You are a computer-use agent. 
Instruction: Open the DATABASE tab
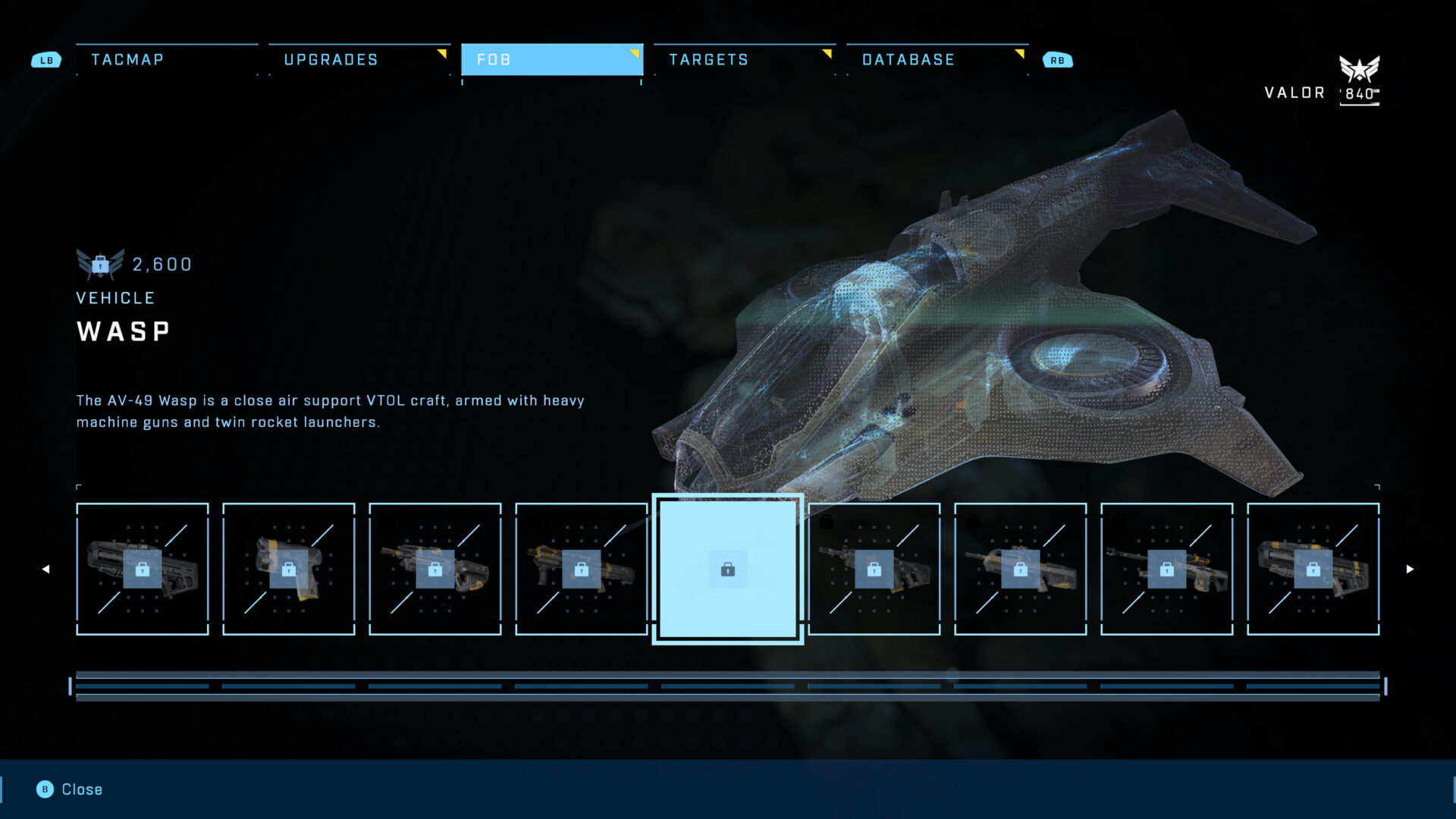point(908,59)
